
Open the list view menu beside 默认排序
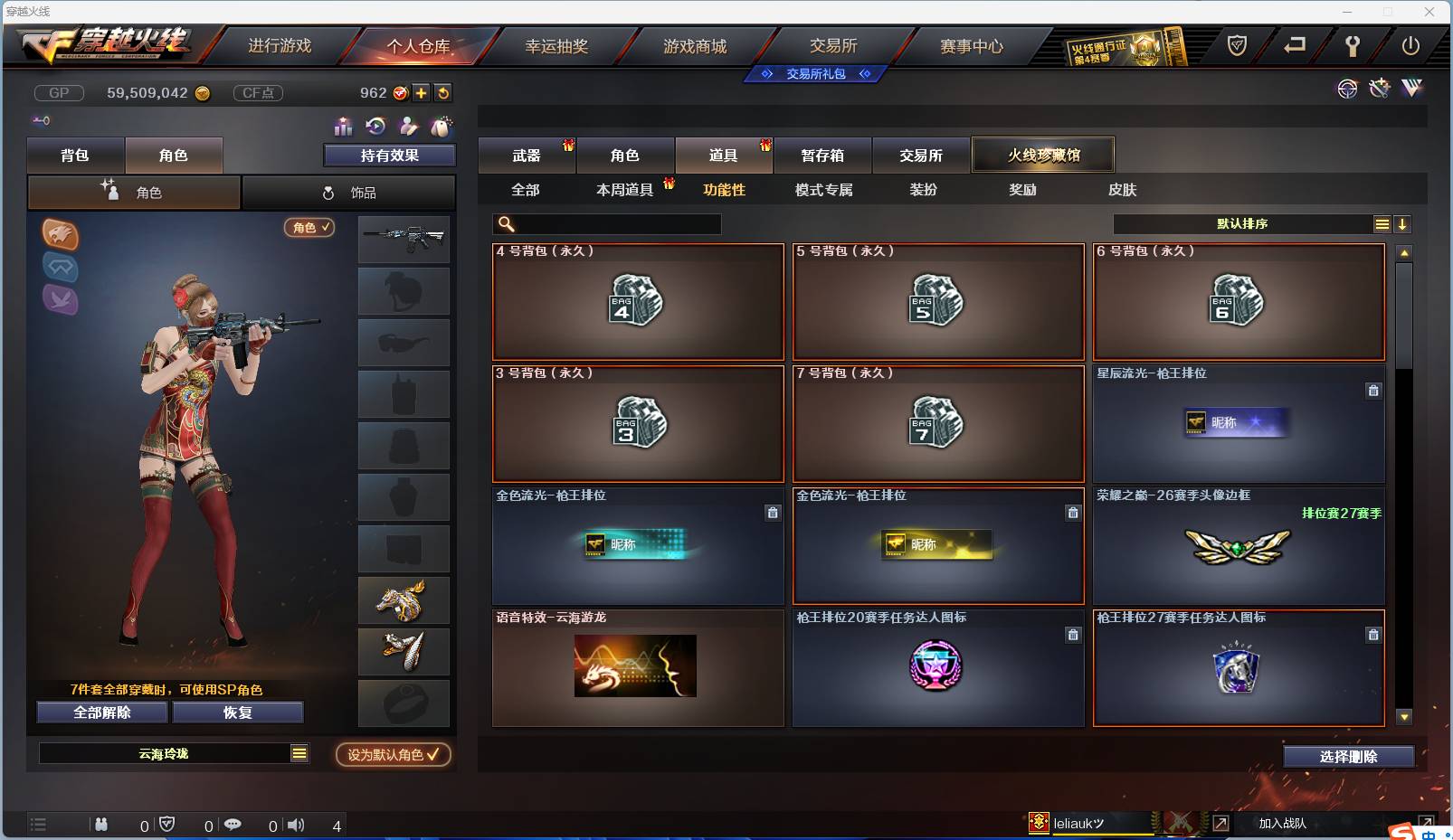1382,223
